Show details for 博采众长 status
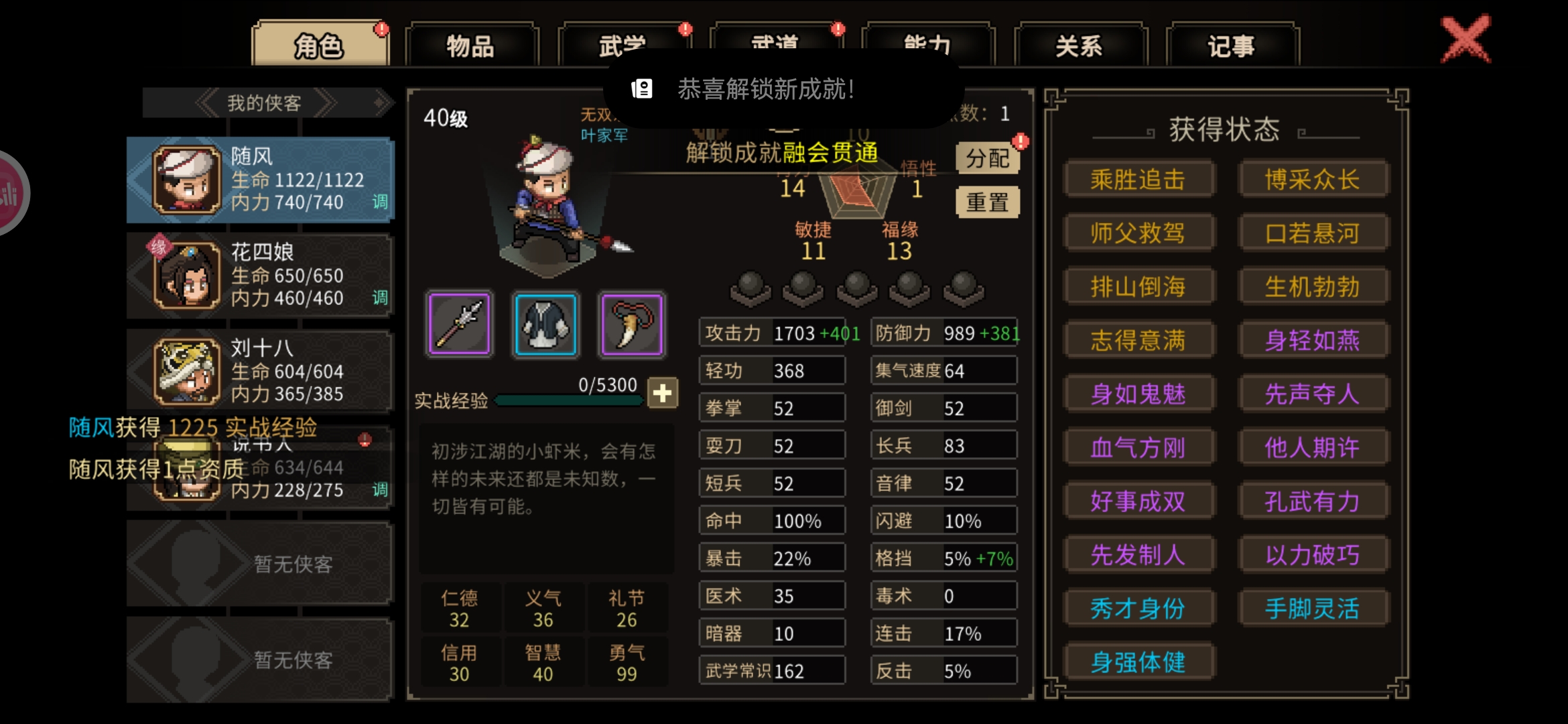Screen dimensions: 1568x724 coord(1312,179)
